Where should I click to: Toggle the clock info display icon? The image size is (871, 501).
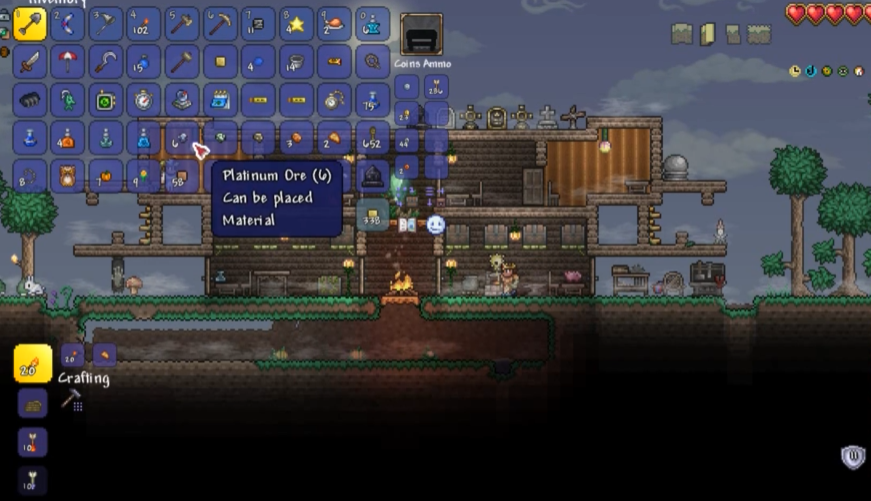795,71
